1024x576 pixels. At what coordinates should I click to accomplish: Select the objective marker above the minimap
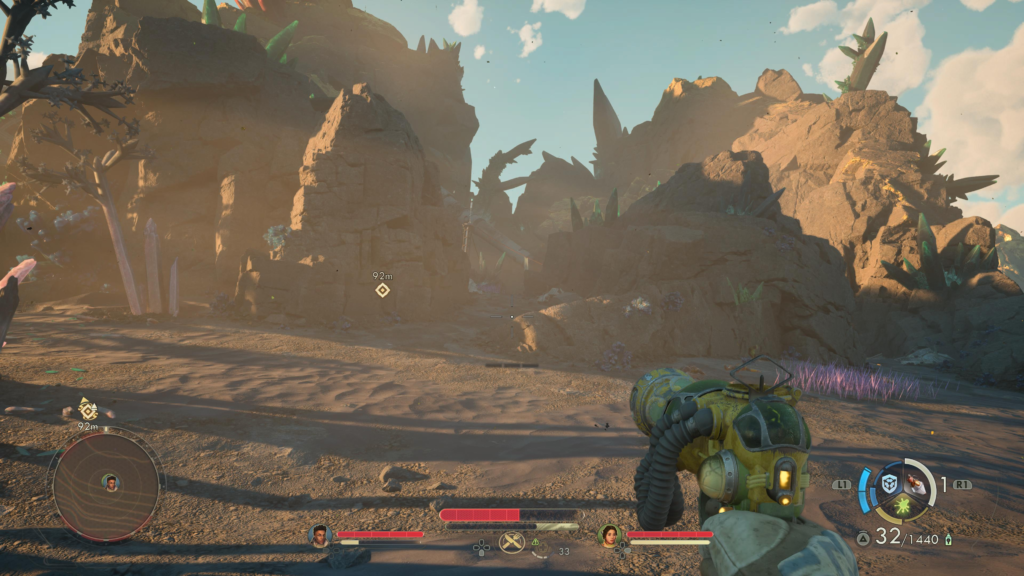tap(88, 409)
